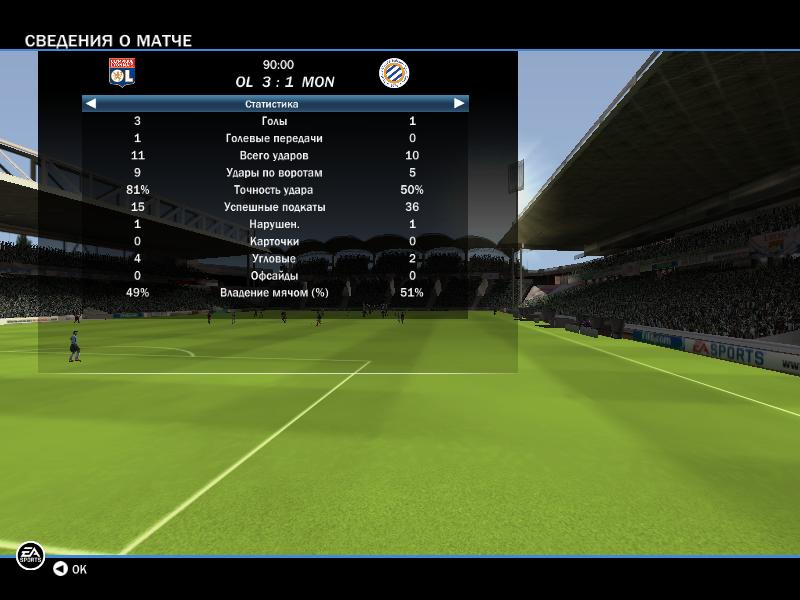
Task: Show the next match info page arrow
Action: pos(459,103)
